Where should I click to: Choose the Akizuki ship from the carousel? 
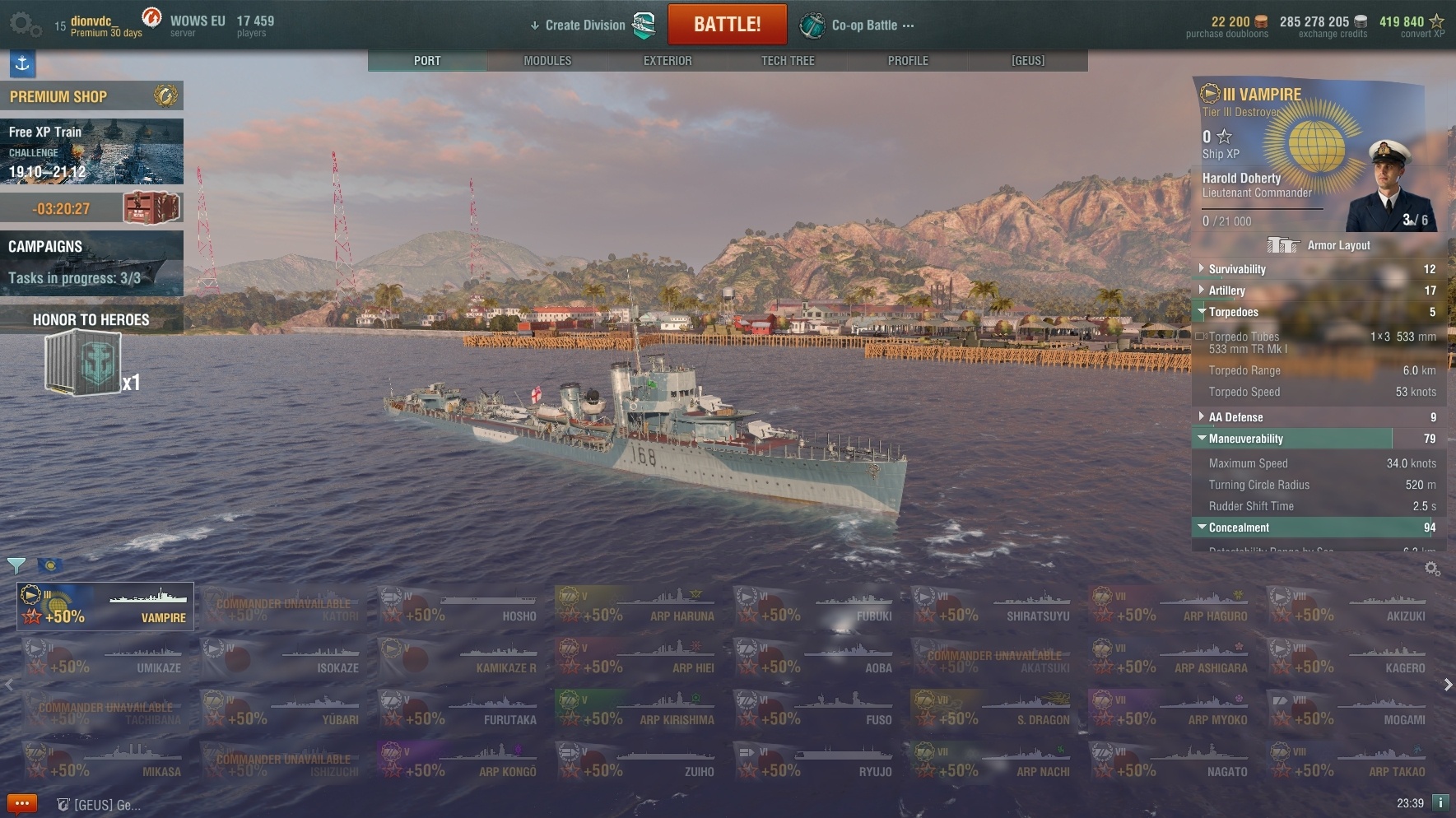(1350, 607)
